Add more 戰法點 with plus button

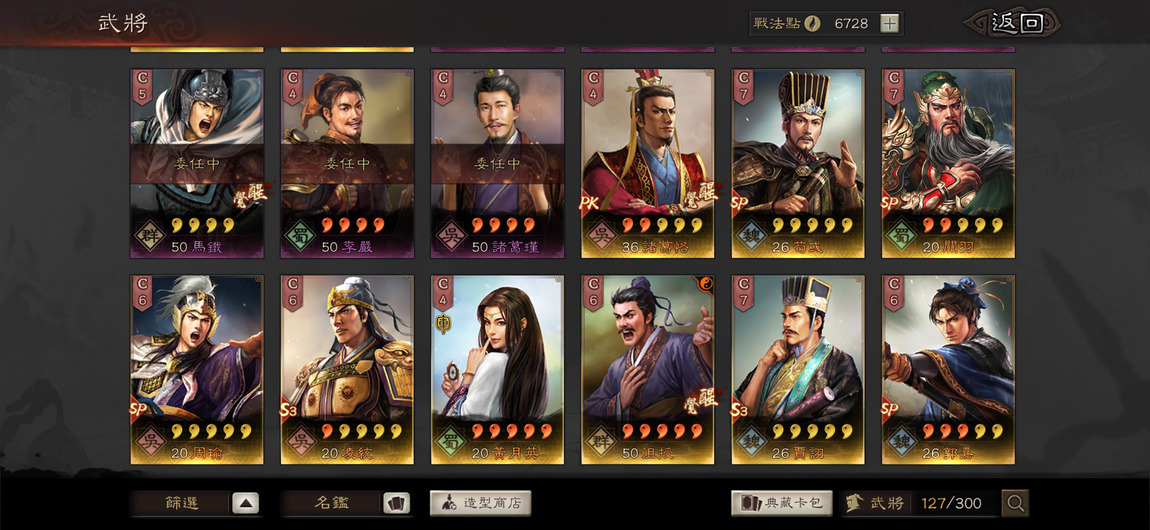coord(889,24)
